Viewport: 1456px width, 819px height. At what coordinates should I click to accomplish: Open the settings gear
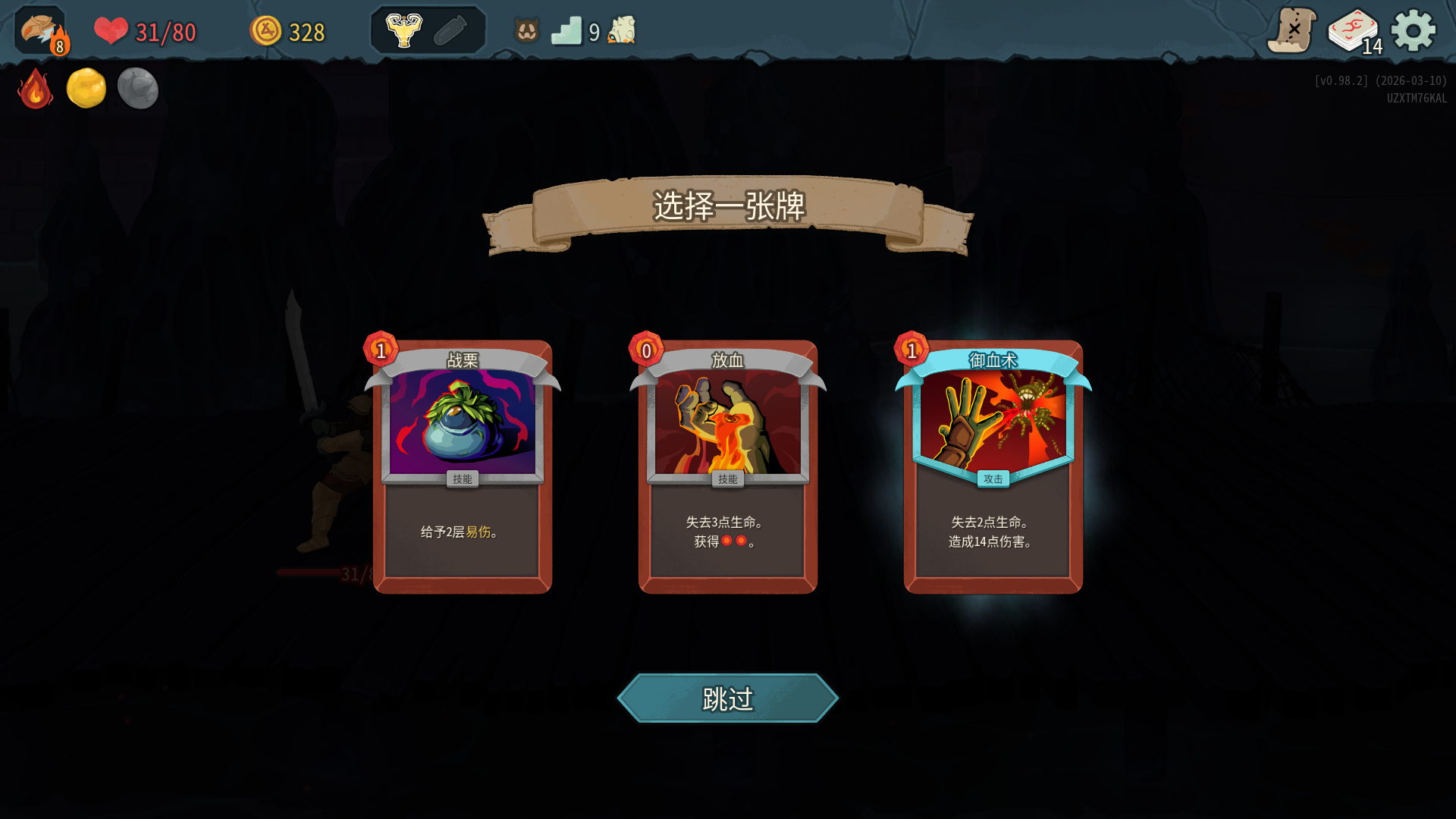[1414, 31]
